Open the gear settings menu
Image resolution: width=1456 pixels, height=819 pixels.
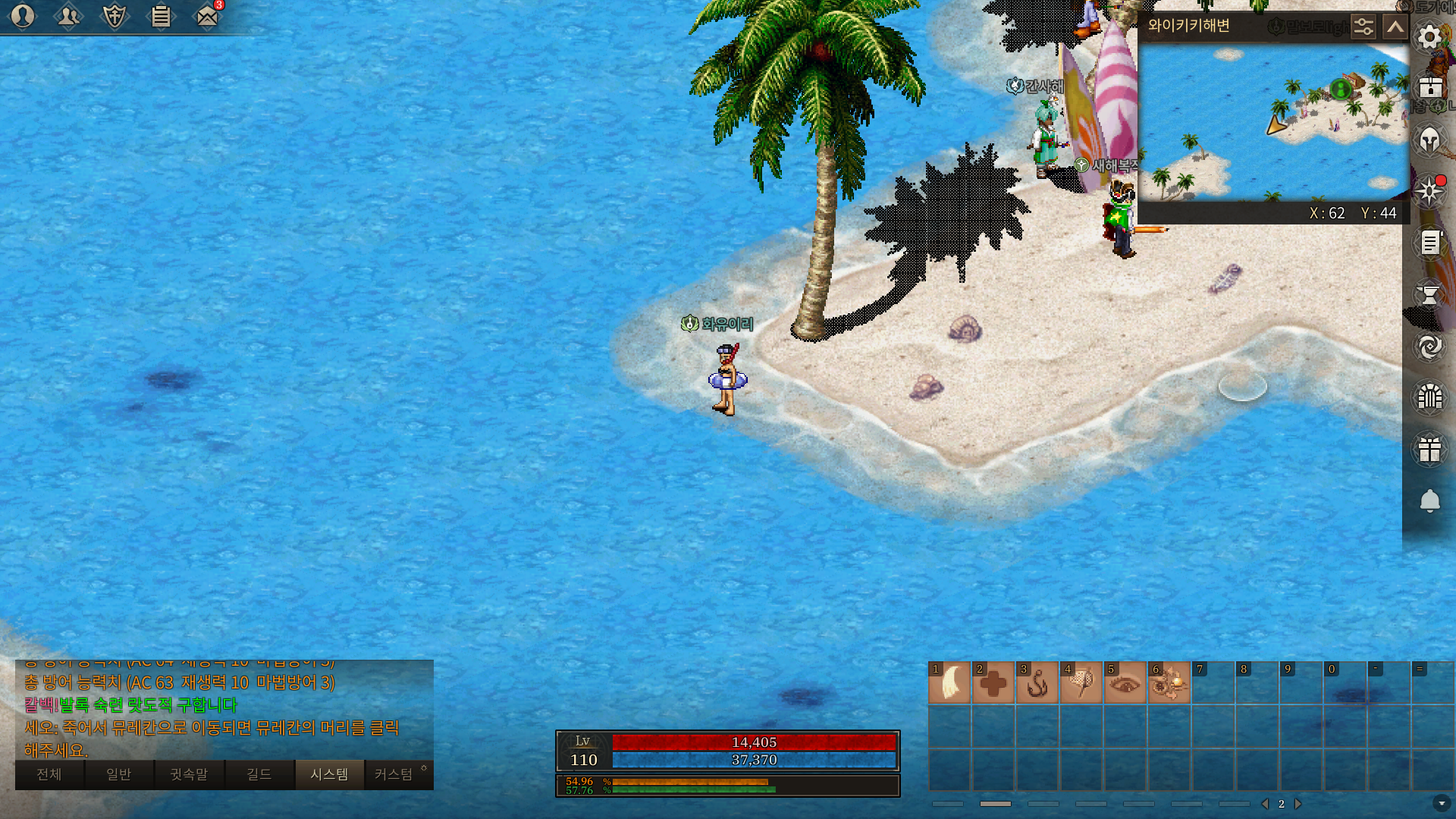tap(1429, 37)
